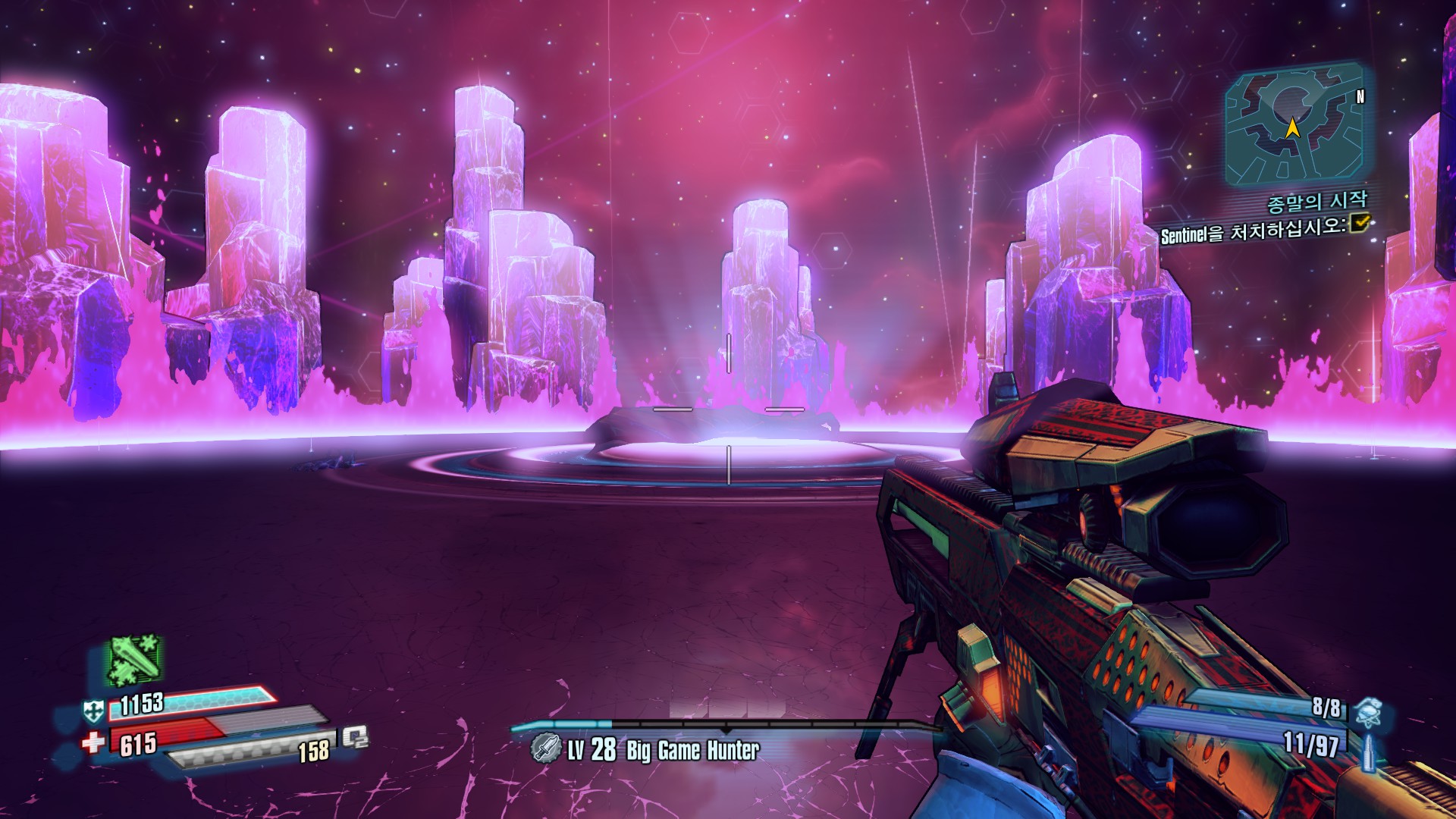Click the mission title above the objective
Image resolution: width=1456 pixels, height=819 pixels.
click(x=1316, y=202)
